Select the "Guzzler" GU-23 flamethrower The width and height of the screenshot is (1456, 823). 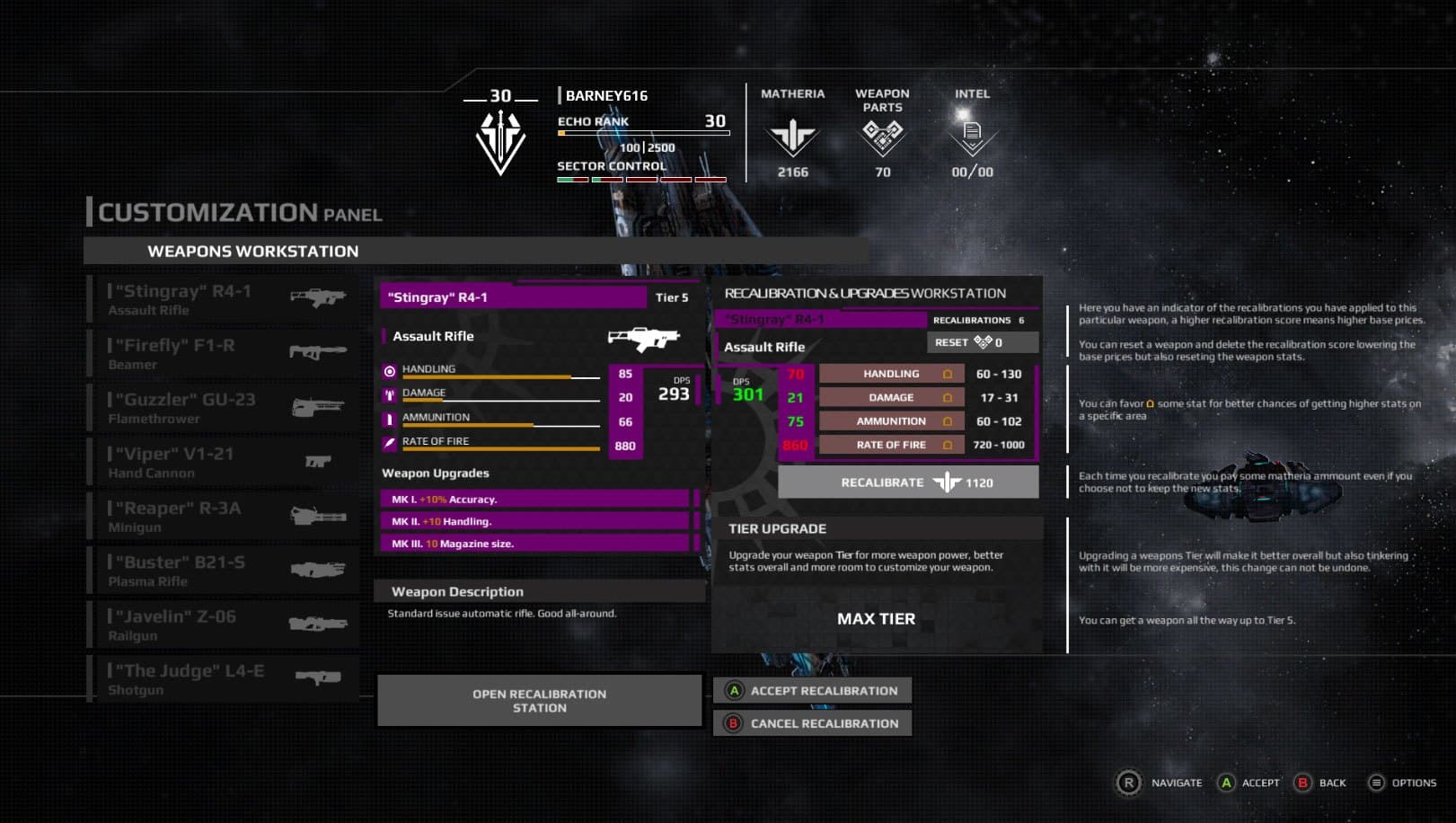pos(225,408)
